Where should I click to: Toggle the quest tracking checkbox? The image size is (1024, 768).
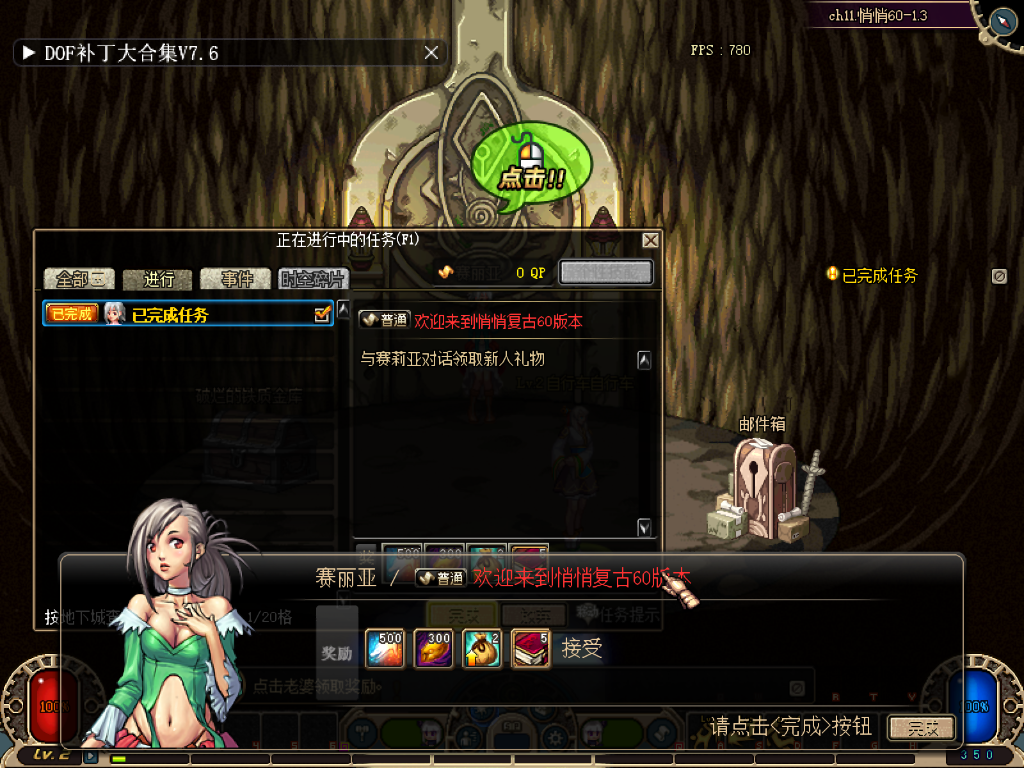[322, 314]
